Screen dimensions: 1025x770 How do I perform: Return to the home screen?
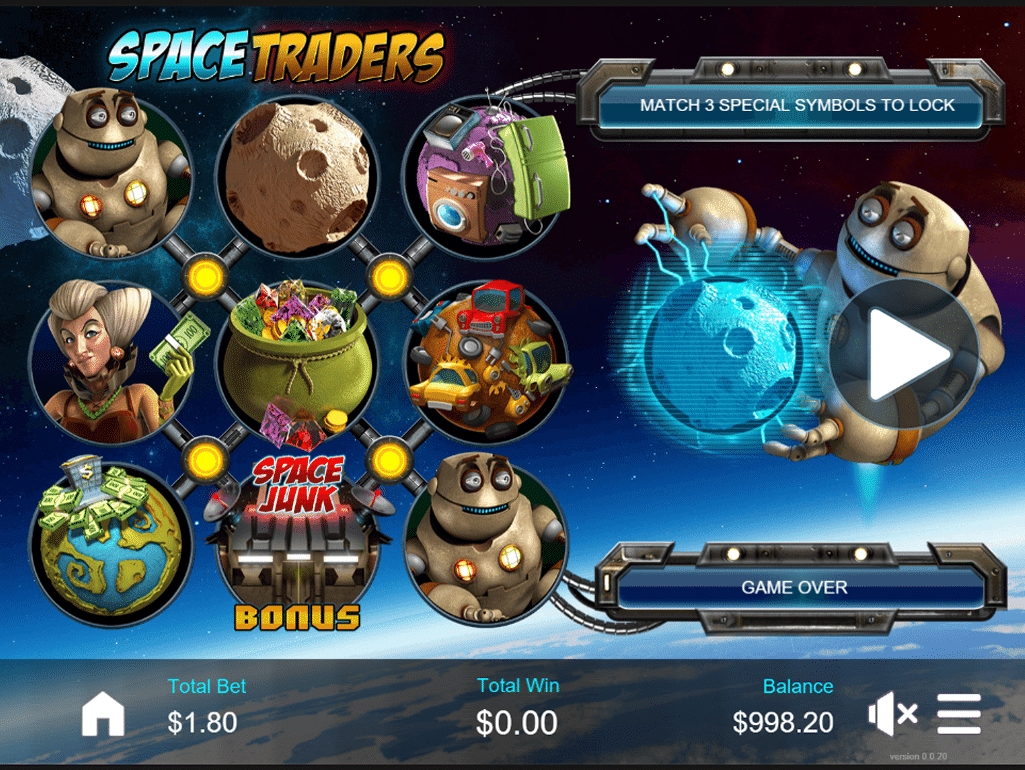pos(103,714)
